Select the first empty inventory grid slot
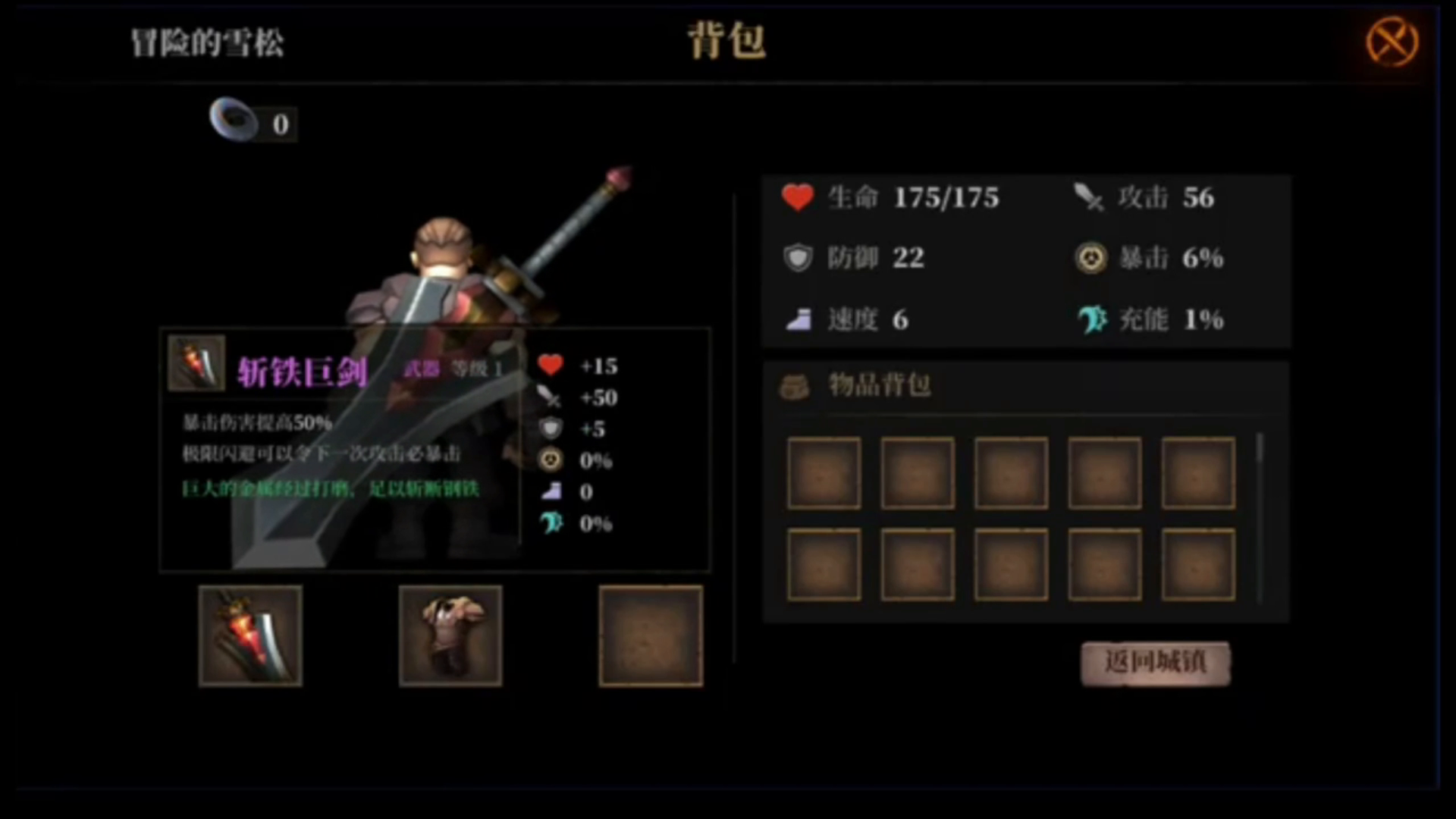The width and height of the screenshot is (1456, 819). tap(824, 472)
